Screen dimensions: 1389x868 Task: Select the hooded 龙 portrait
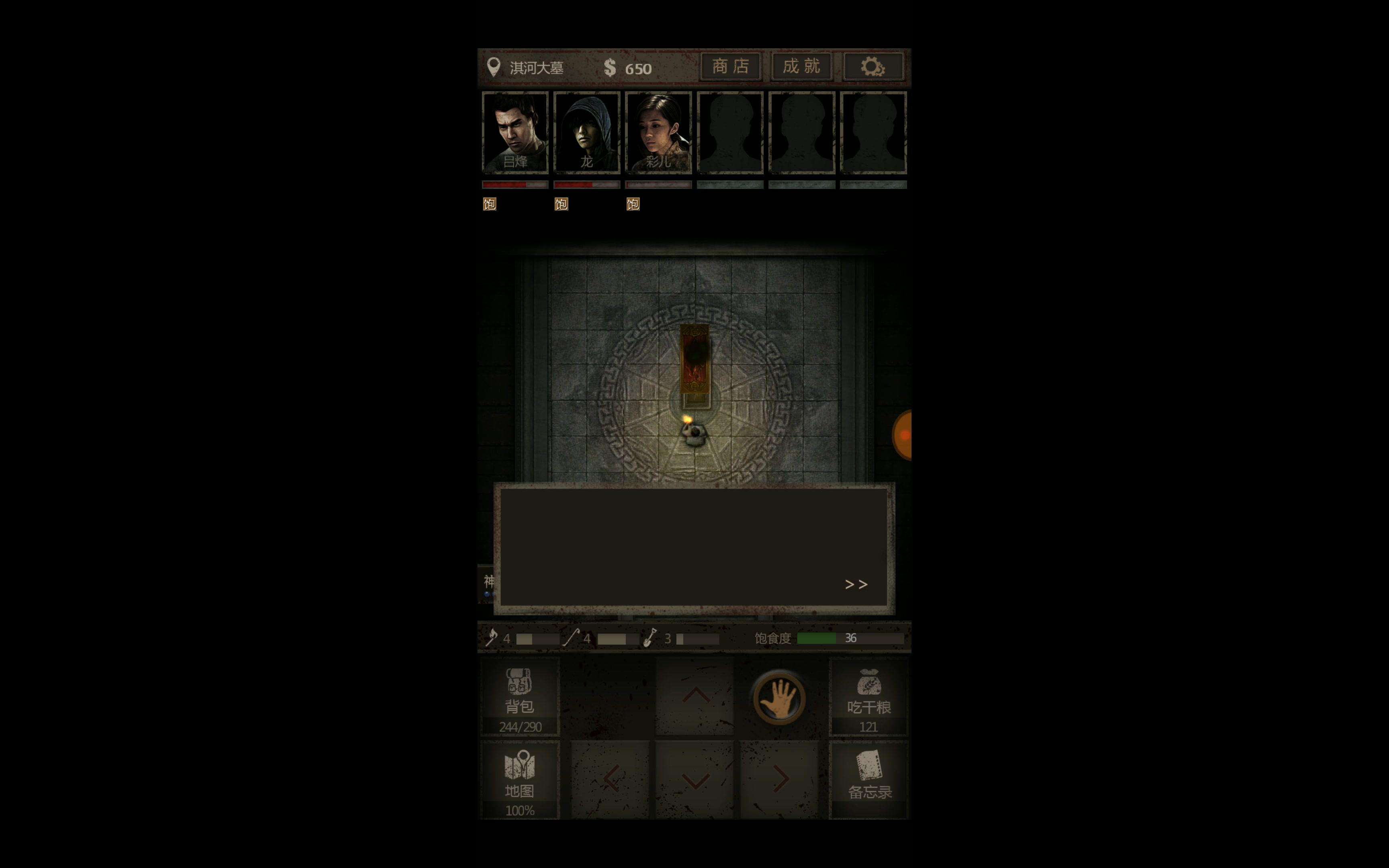pyautogui.click(x=587, y=132)
